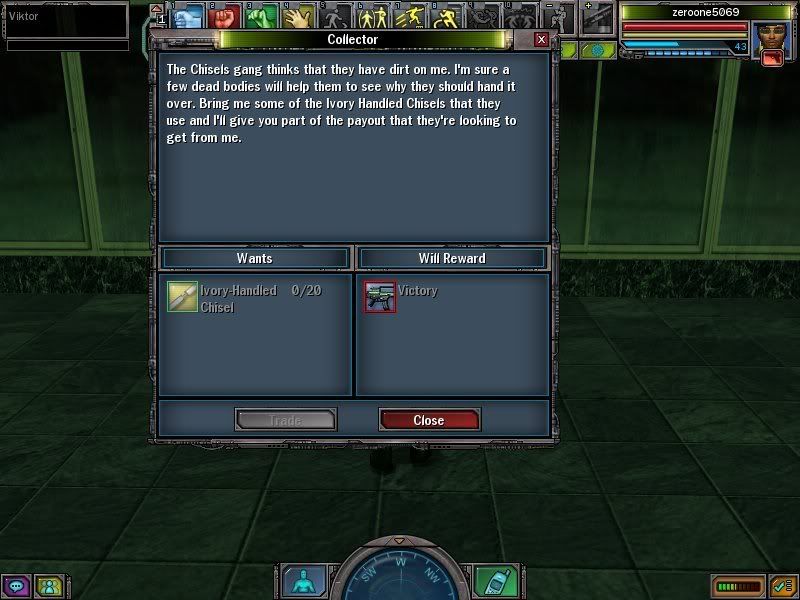This screenshot has width=800, height=600.
Task: Open the team members icon
Action: click(48, 586)
